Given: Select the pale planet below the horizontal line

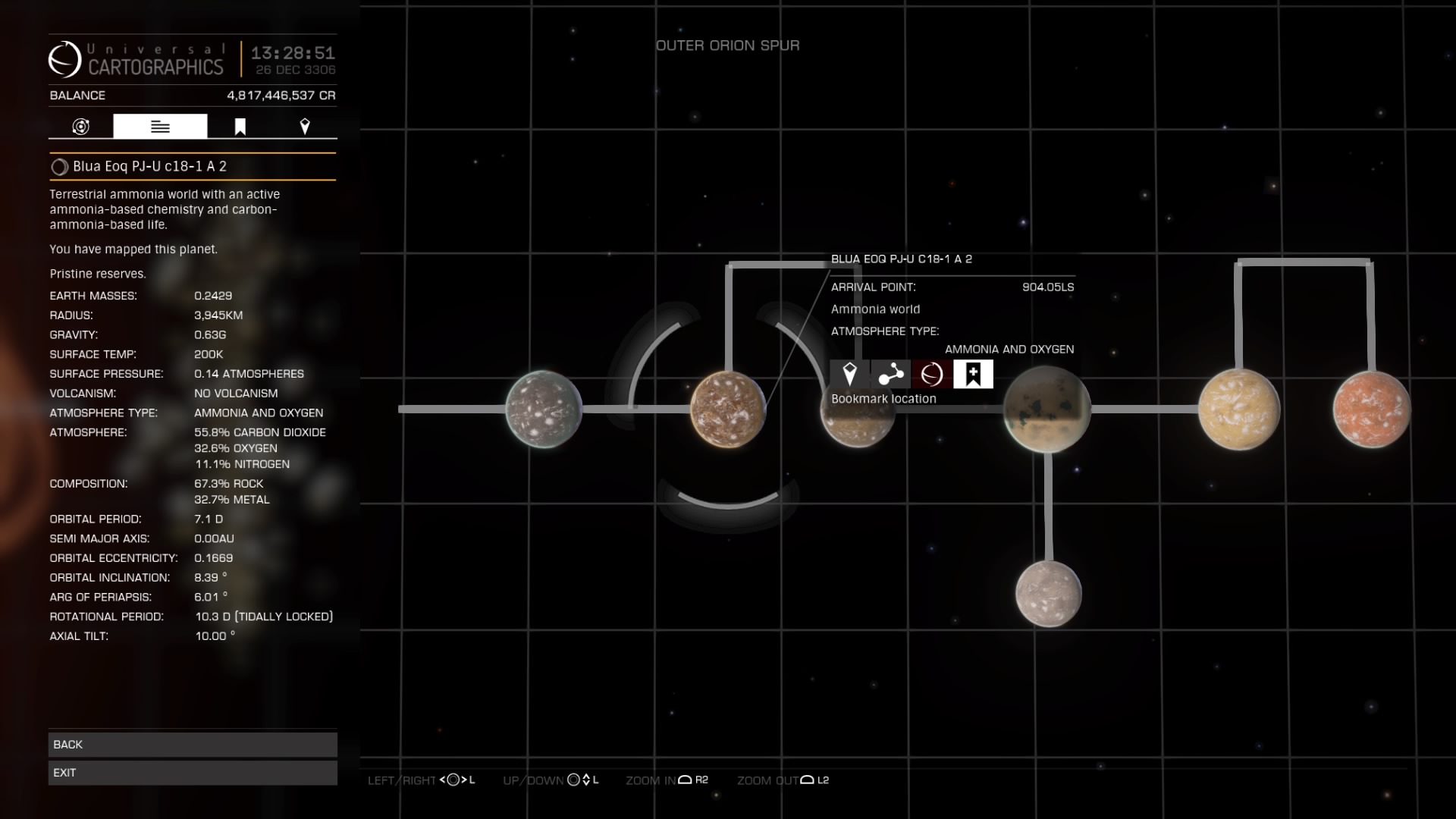Looking at the screenshot, I should point(1049,594).
